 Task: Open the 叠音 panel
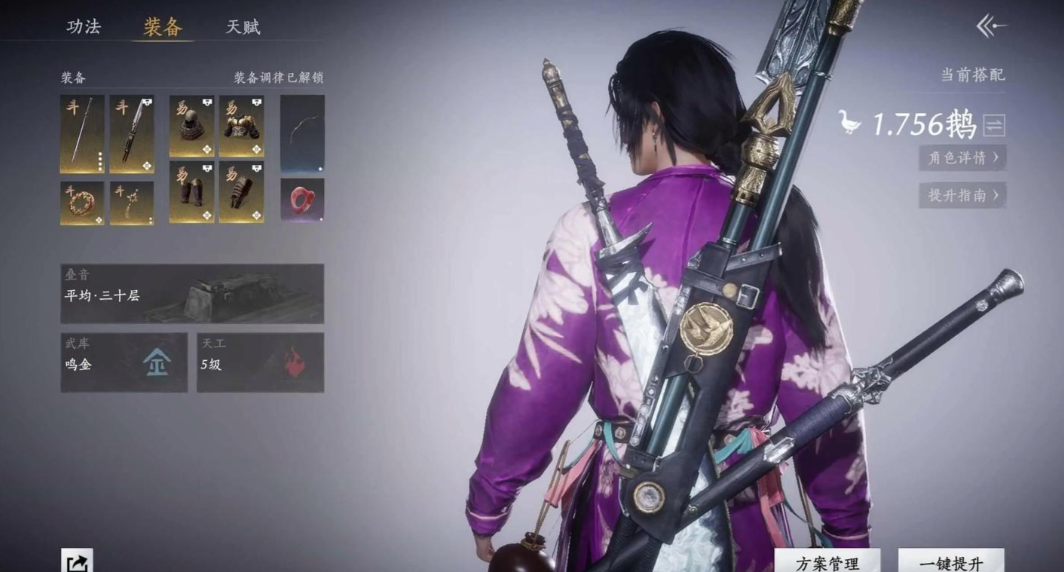click(x=192, y=293)
